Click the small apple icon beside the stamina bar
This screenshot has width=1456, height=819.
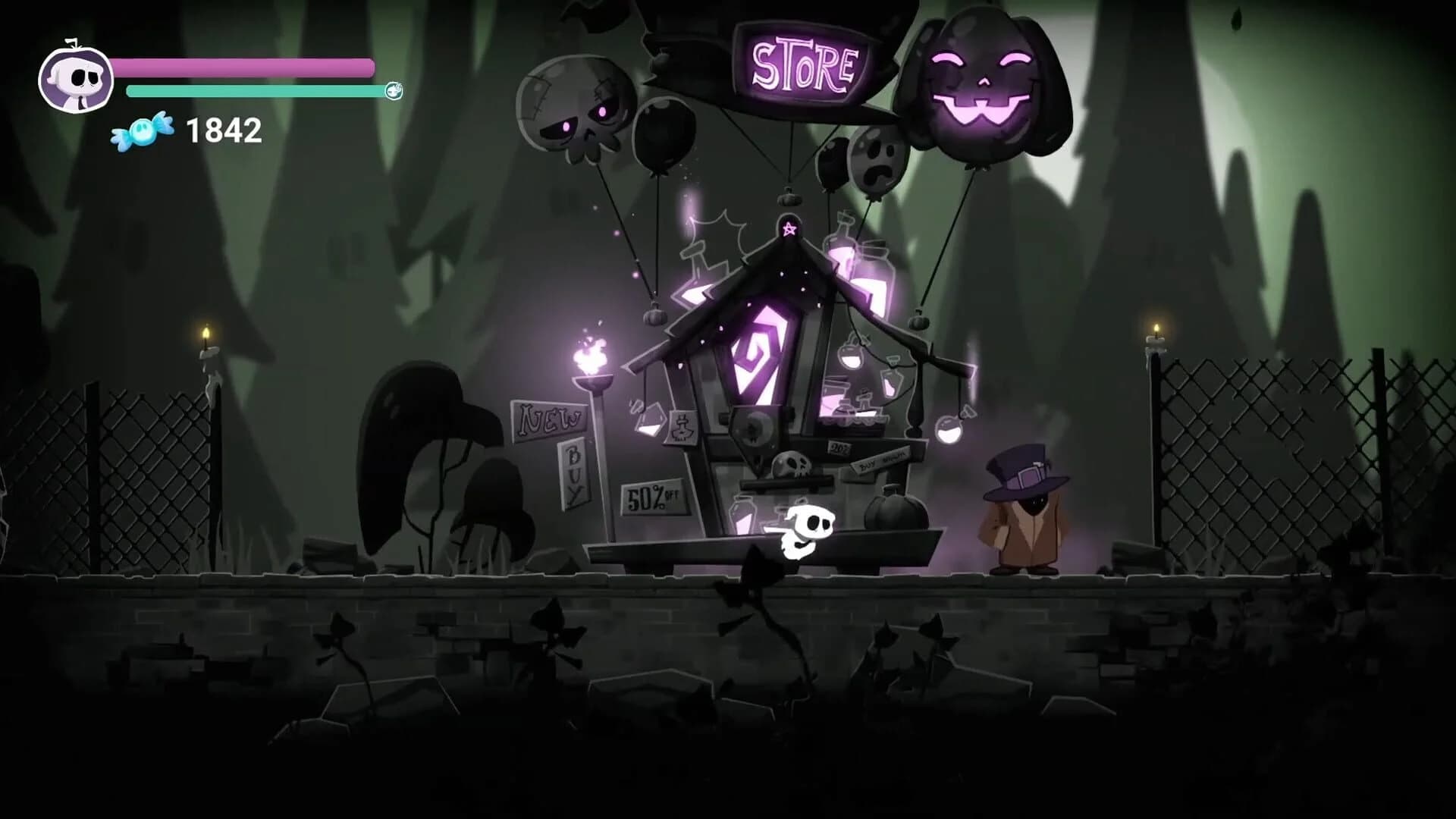[393, 91]
